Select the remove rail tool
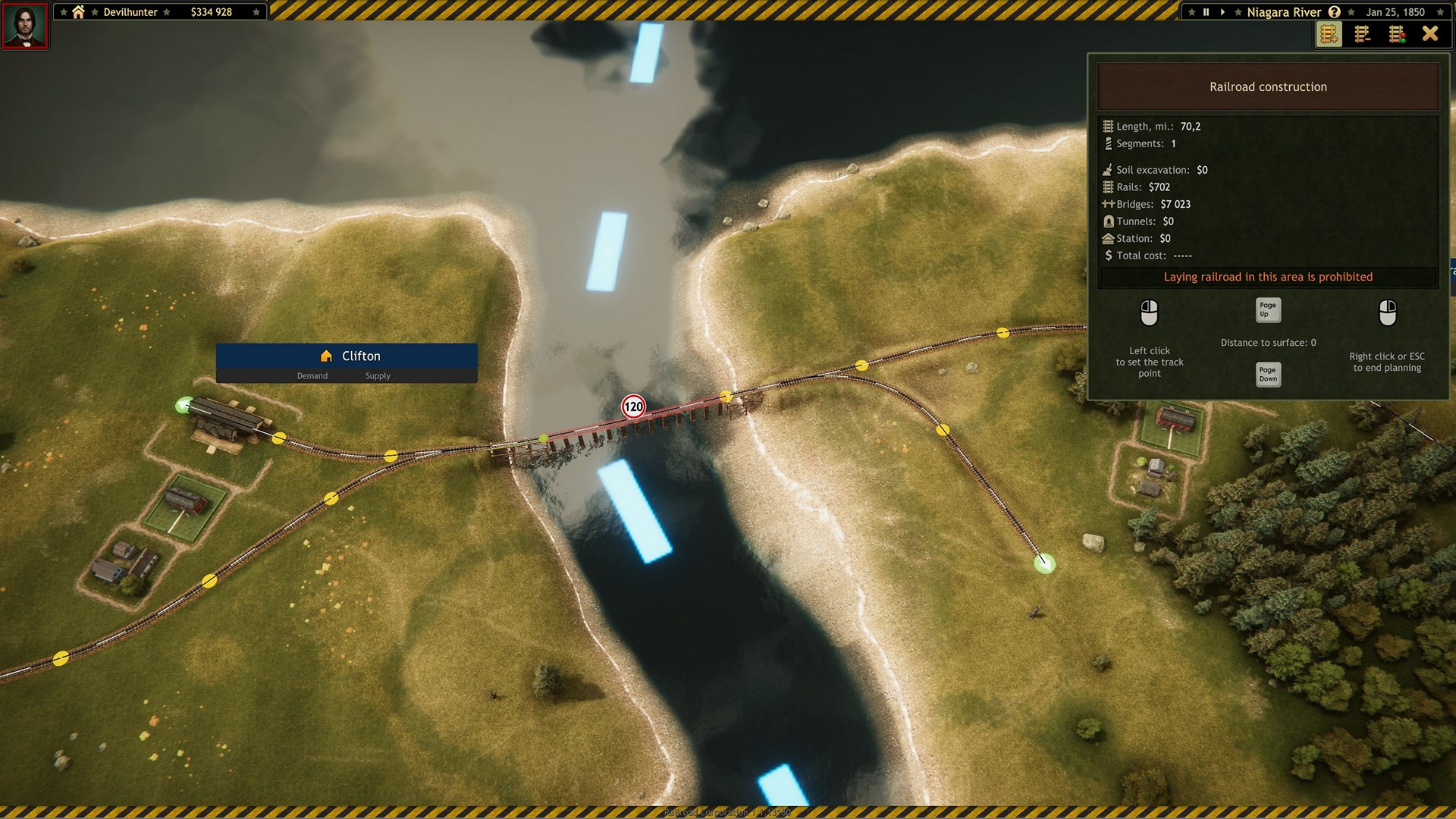 (x=1362, y=34)
